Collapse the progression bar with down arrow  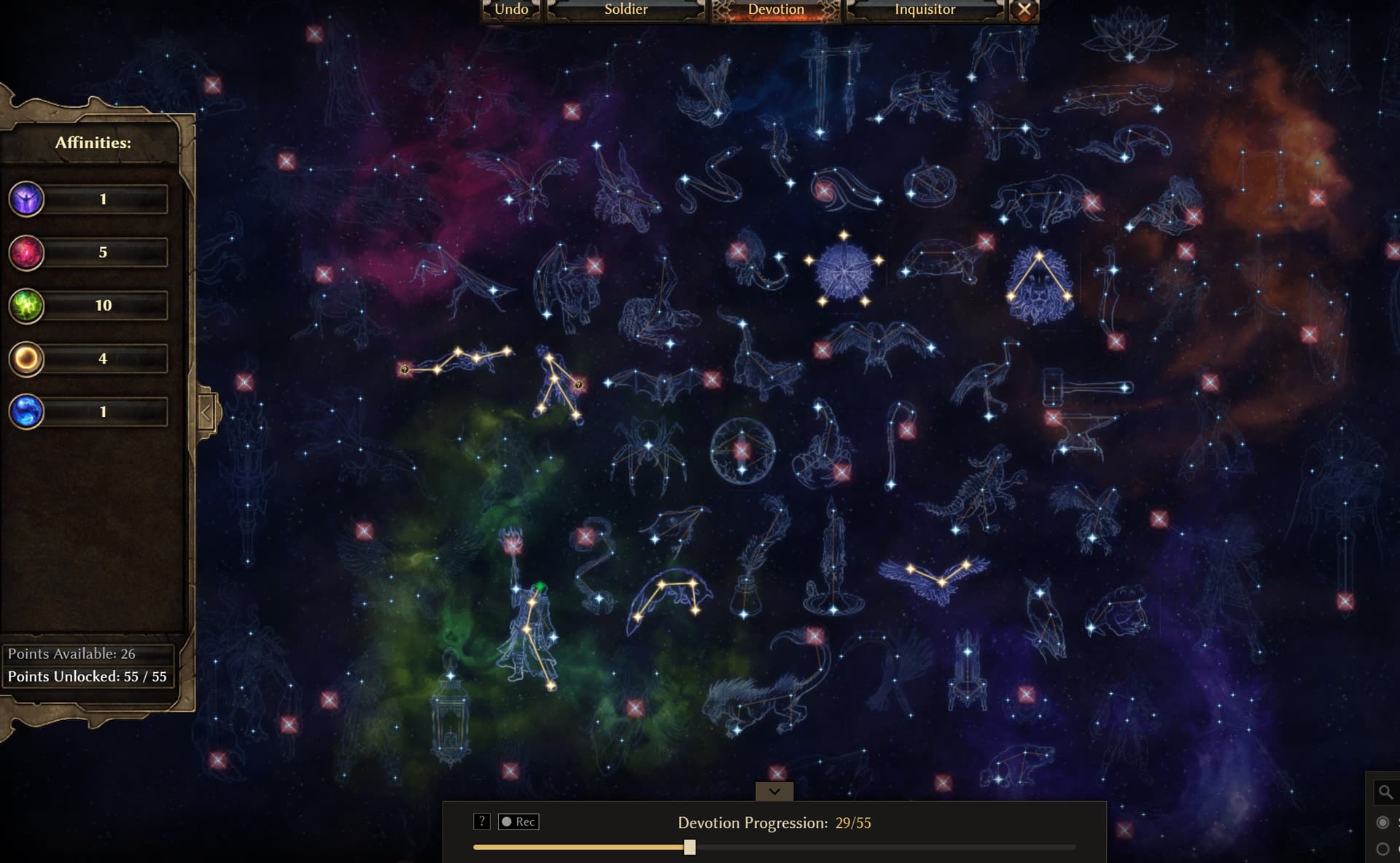(x=774, y=791)
